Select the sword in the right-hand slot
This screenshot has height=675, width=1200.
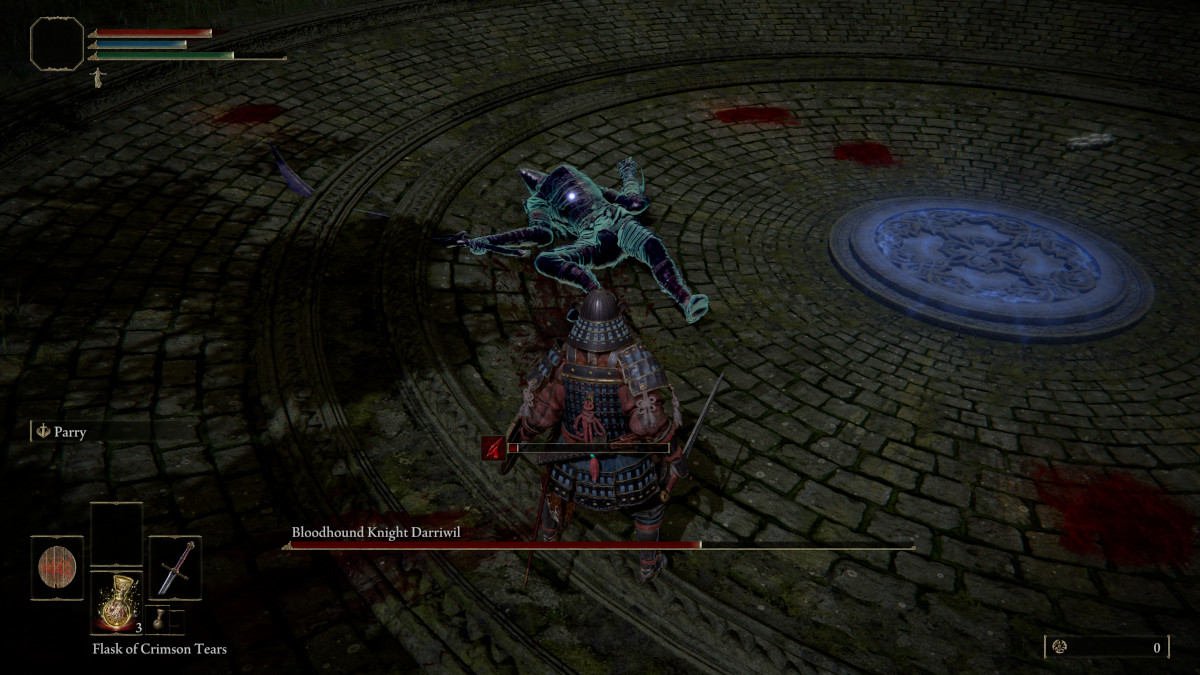tap(175, 568)
